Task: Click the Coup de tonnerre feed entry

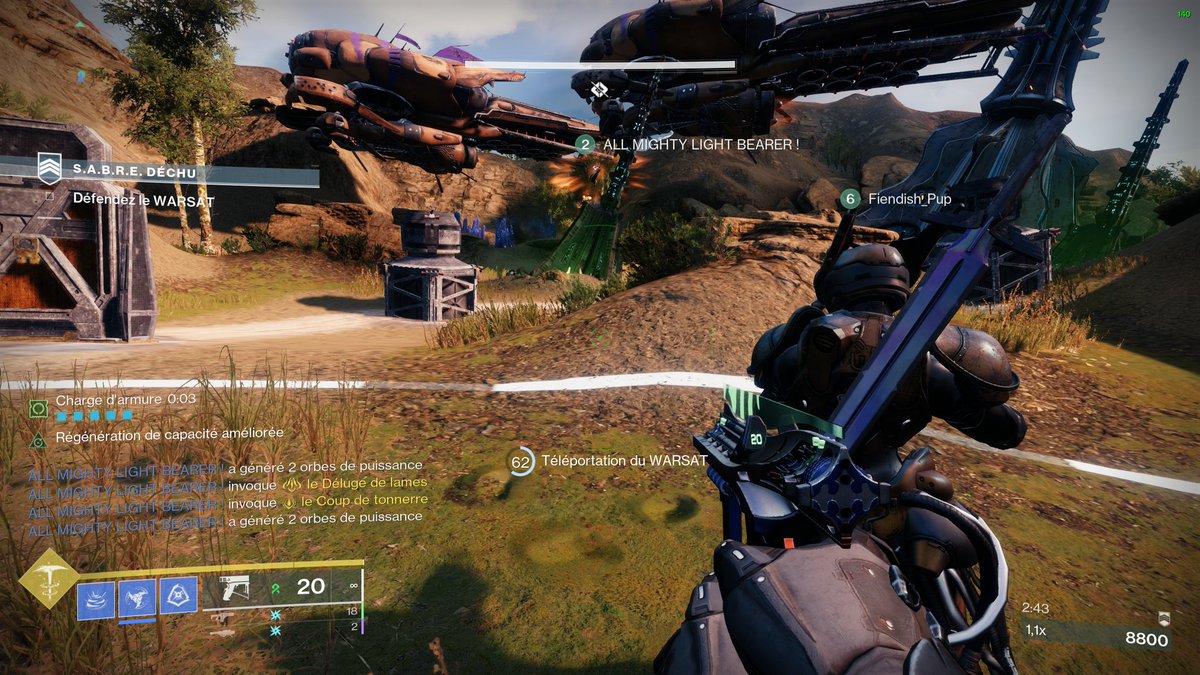Action: (364, 500)
